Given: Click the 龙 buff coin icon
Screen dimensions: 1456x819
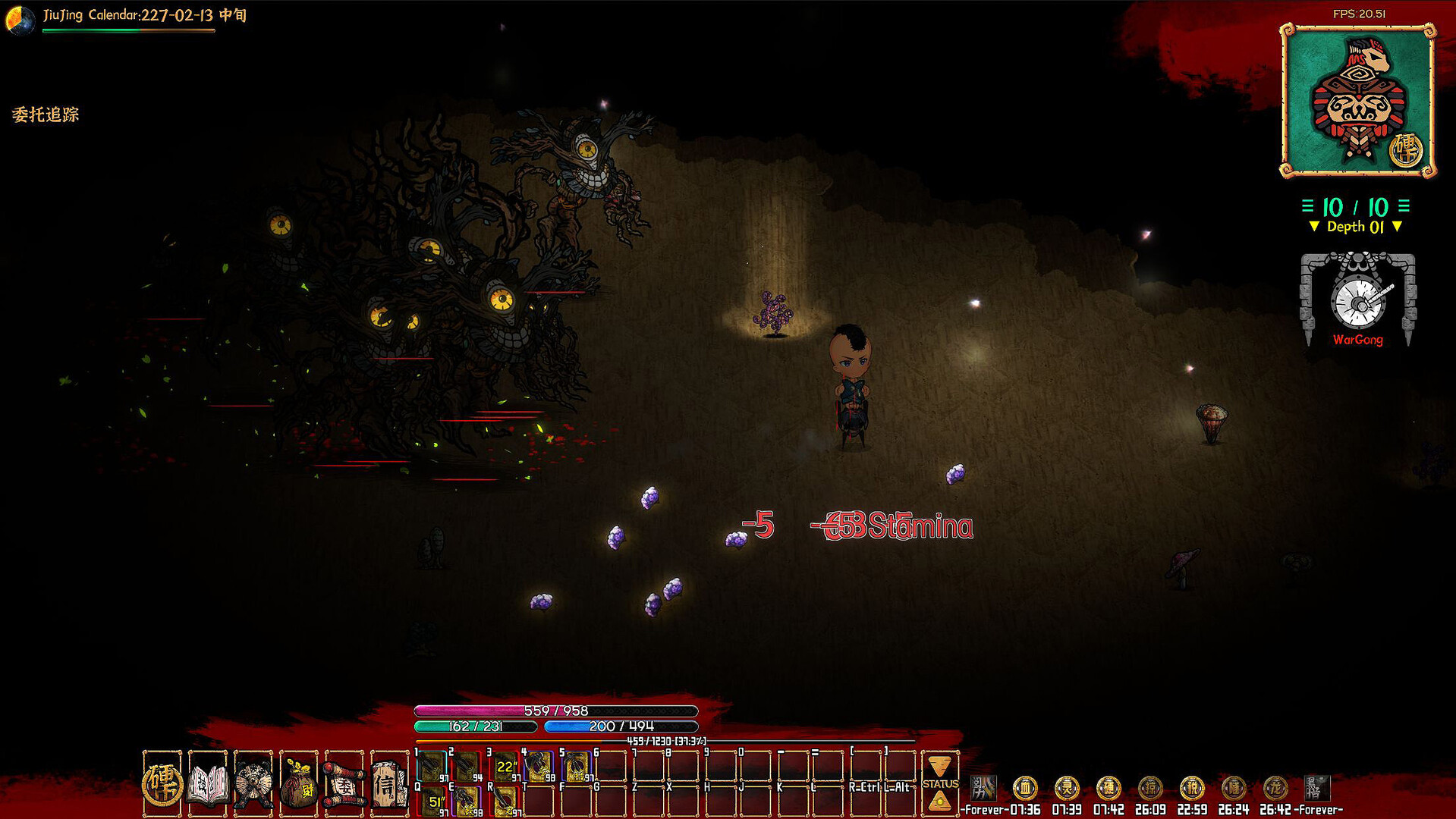Looking at the screenshot, I should tap(1275, 788).
